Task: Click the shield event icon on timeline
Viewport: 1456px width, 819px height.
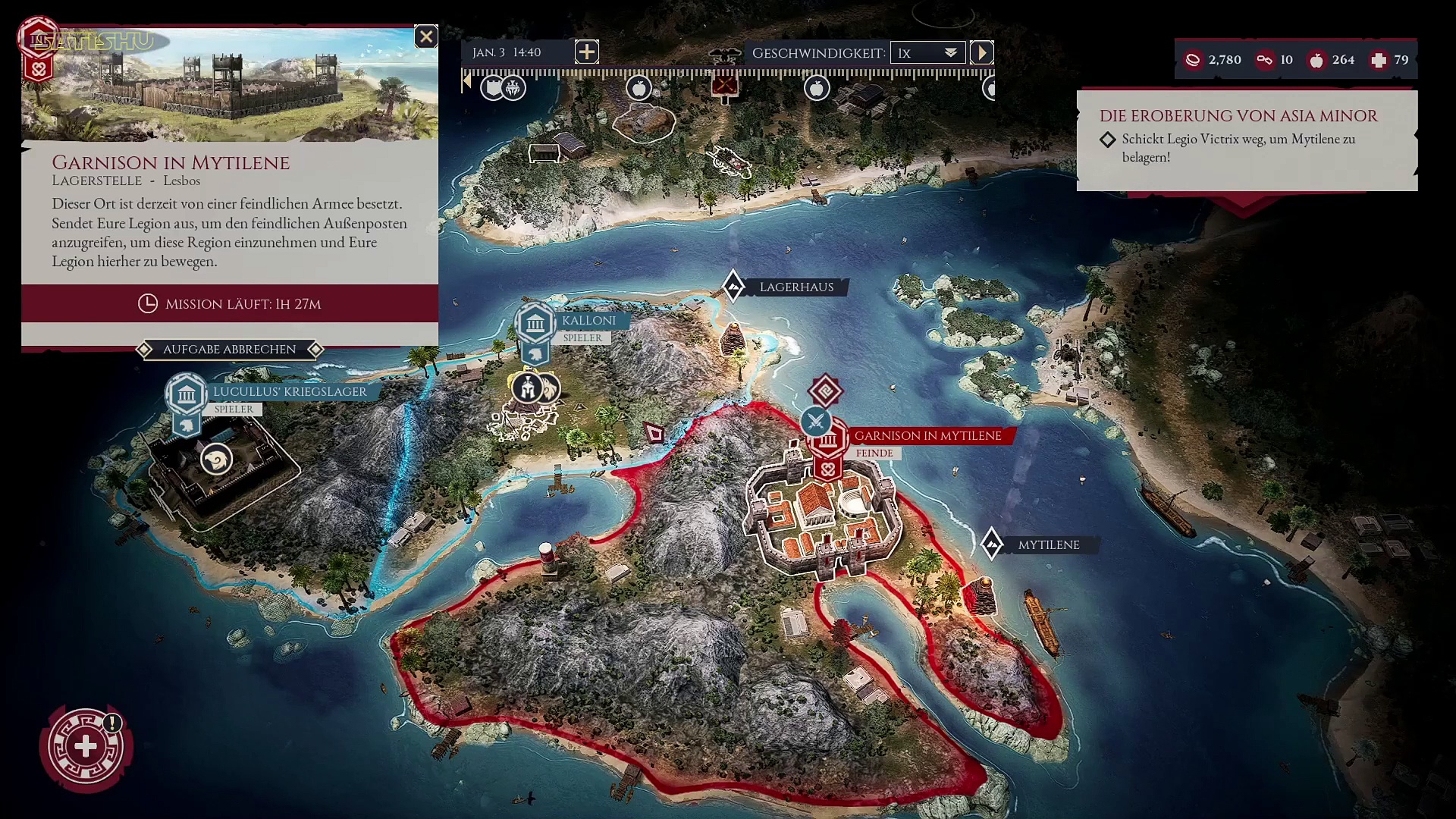Action: (x=494, y=88)
